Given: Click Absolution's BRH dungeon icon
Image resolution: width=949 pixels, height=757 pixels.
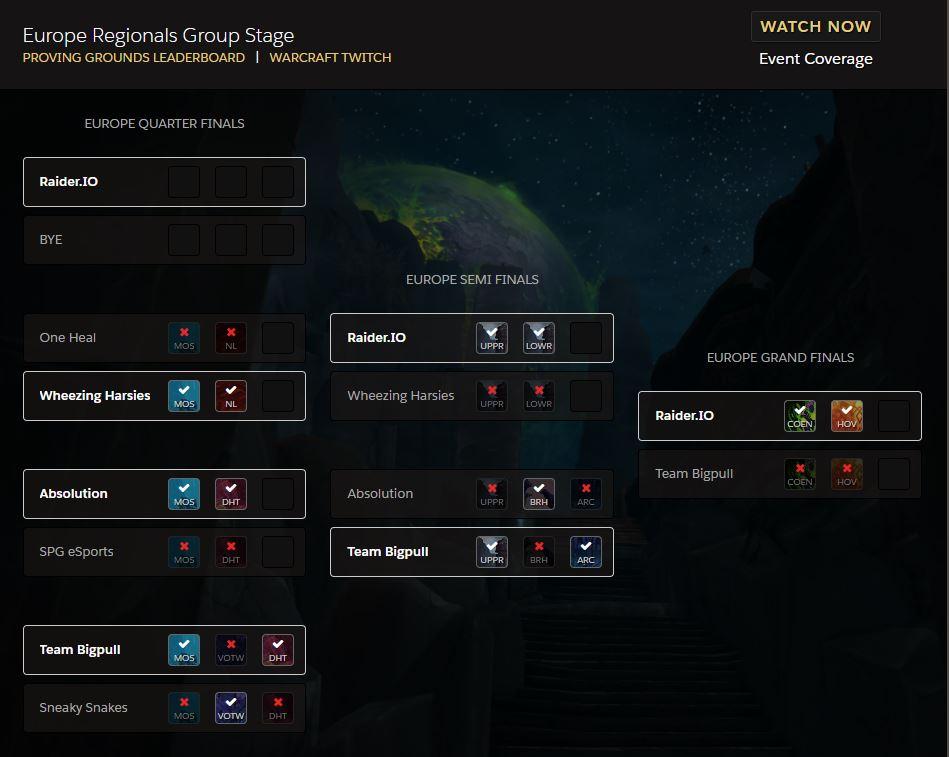Looking at the screenshot, I should (x=539, y=494).
